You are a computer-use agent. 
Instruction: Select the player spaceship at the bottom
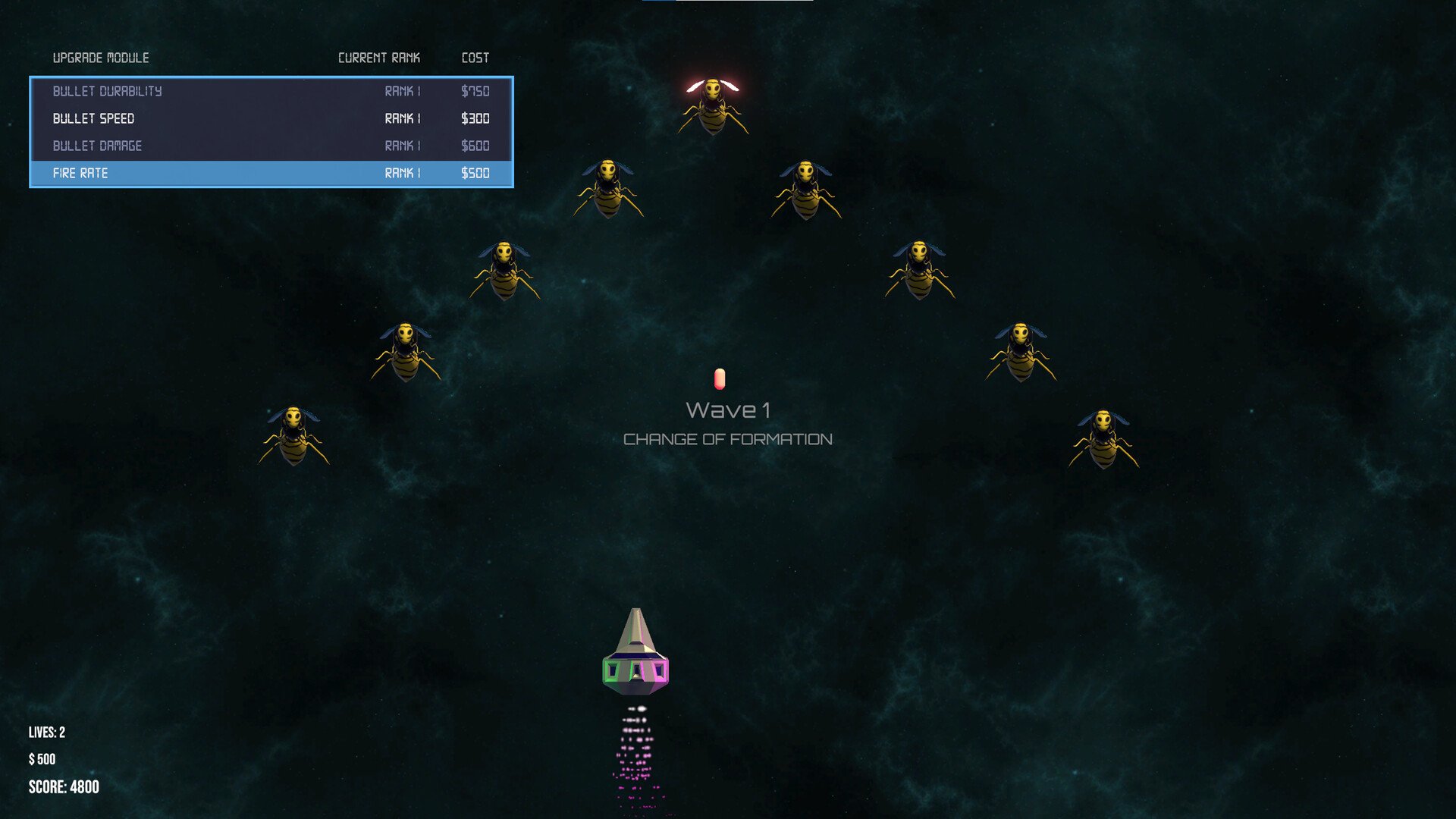(635, 652)
